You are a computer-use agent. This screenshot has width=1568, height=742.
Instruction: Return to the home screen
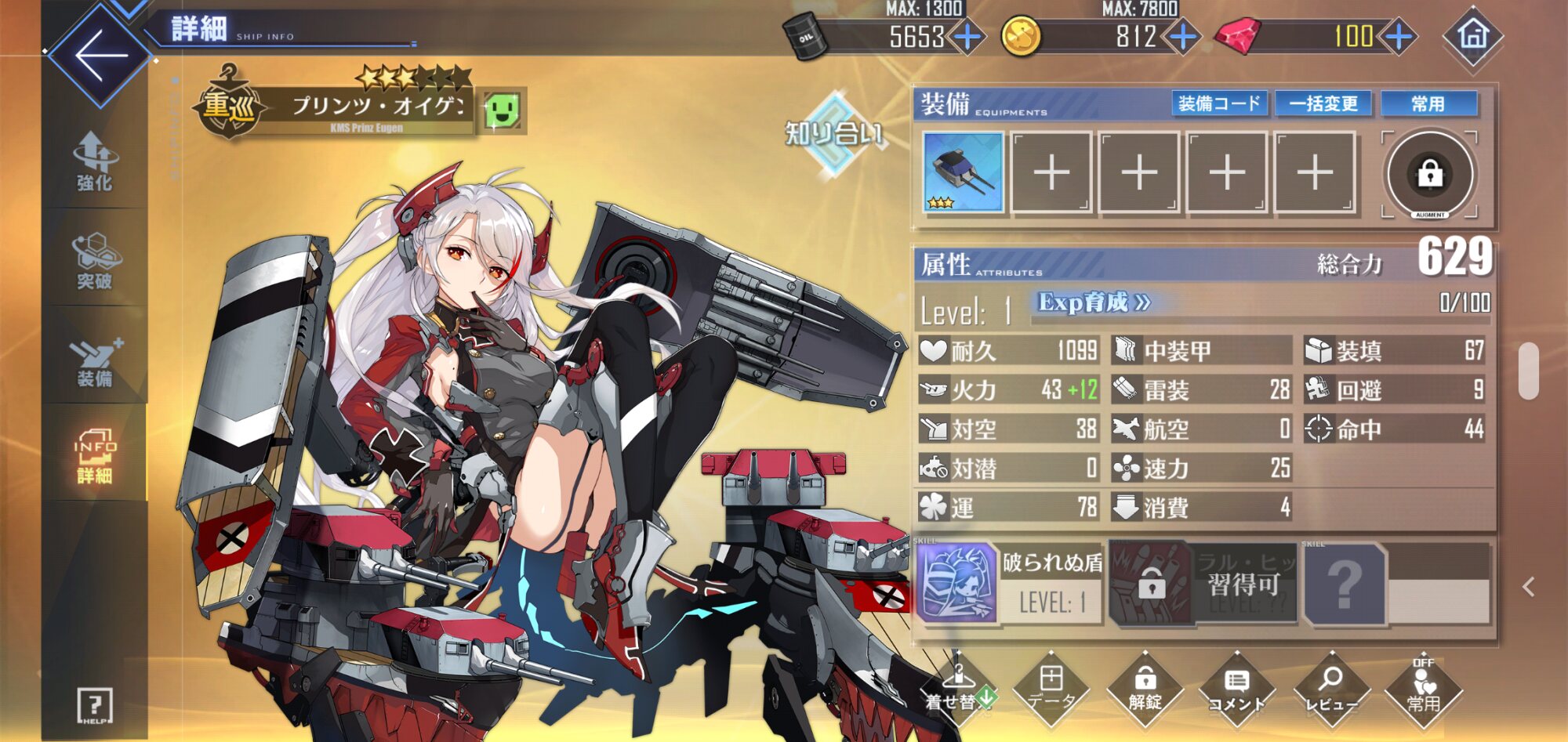[x=1472, y=36]
